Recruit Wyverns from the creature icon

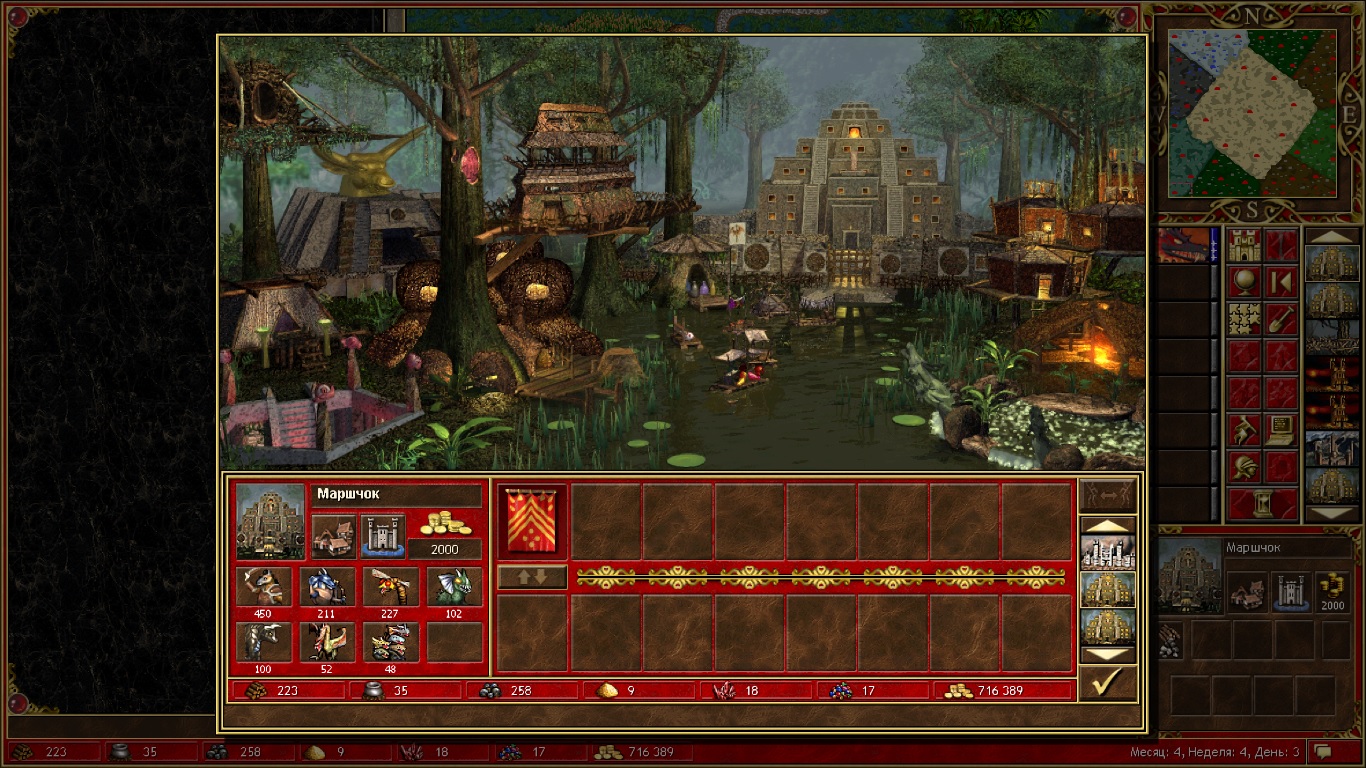tap(333, 642)
